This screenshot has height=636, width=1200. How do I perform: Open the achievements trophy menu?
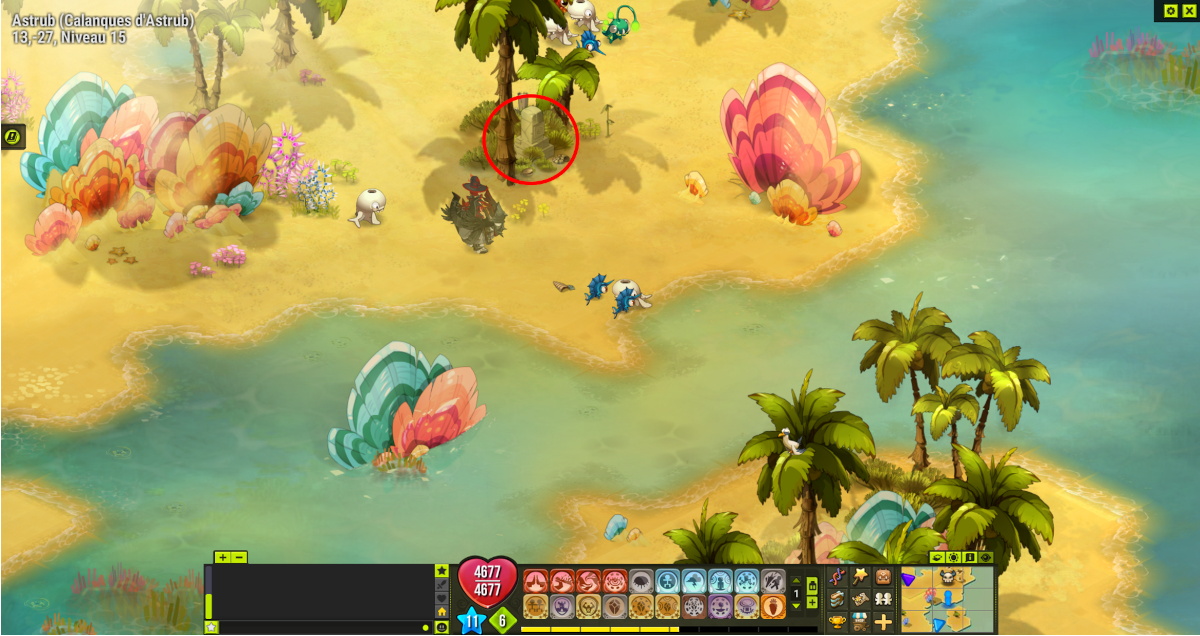pos(836,622)
